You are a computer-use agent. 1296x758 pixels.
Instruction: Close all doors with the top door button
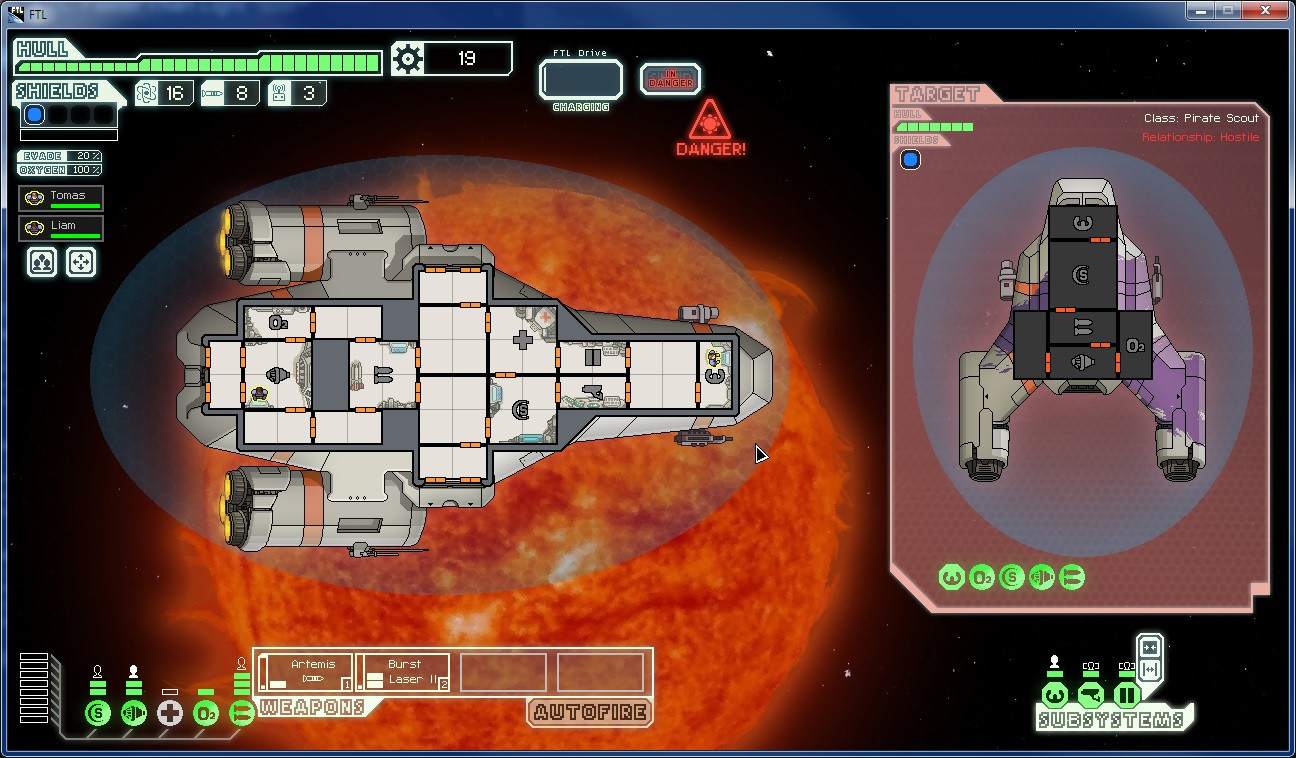pyautogui.click(x=1149, y=647)
